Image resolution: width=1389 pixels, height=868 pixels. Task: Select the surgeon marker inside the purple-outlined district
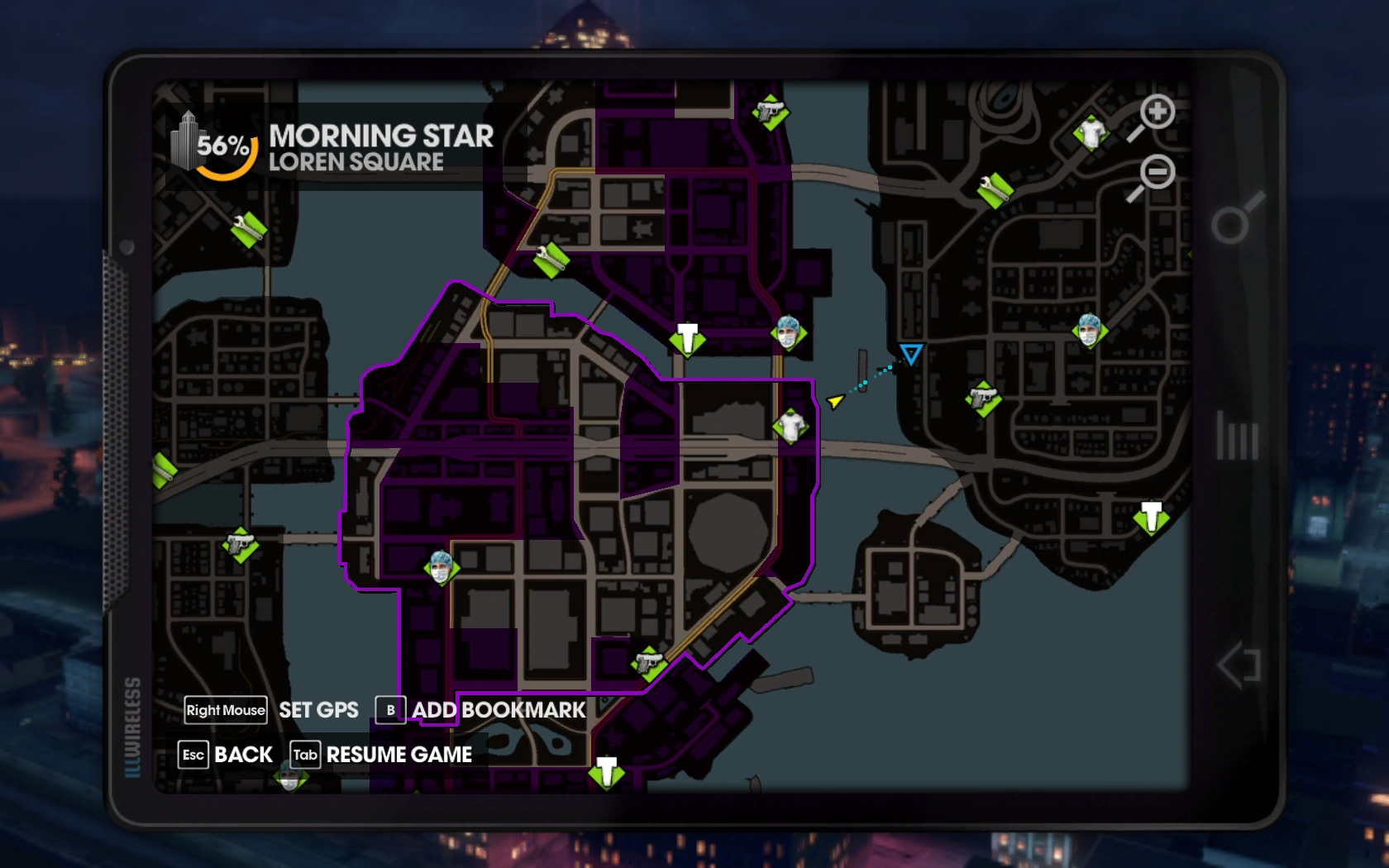[441, 569]
